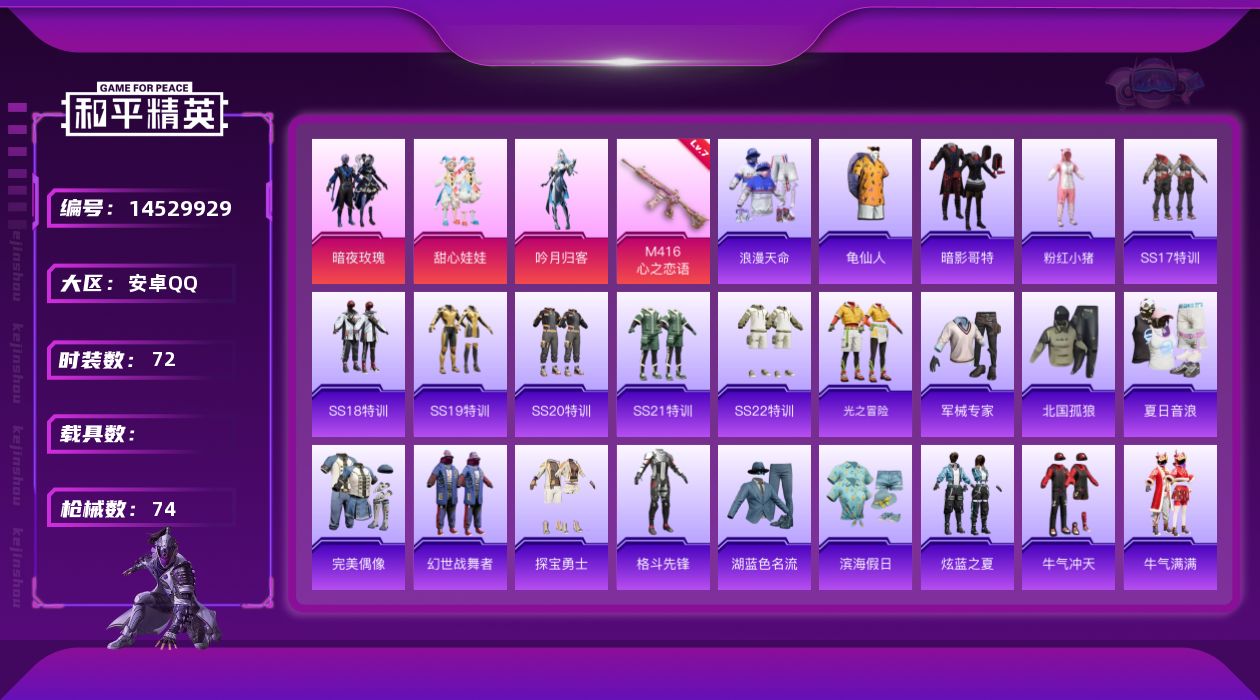
Task: Pick the 浪漫天命 outfit card
Action: pyautogui.click(x=764, y=210)
